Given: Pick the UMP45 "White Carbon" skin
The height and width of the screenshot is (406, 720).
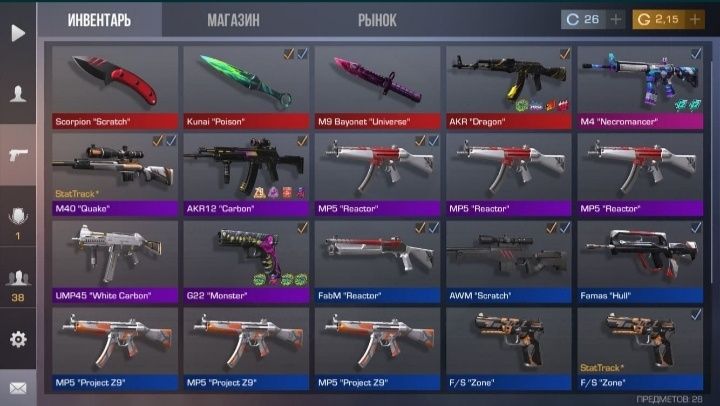Looking at the screenshot, I should click(x=114, y=261).
